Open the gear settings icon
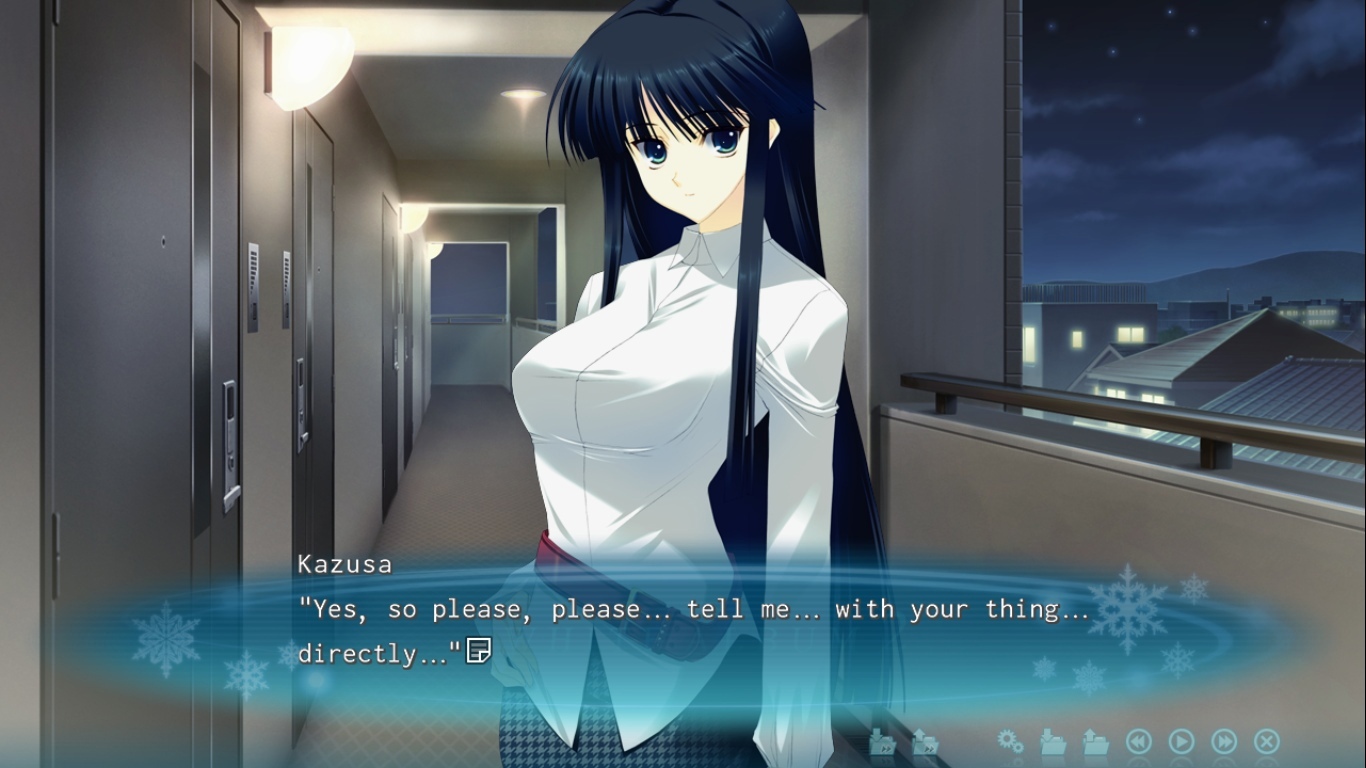 [1010, 741]
